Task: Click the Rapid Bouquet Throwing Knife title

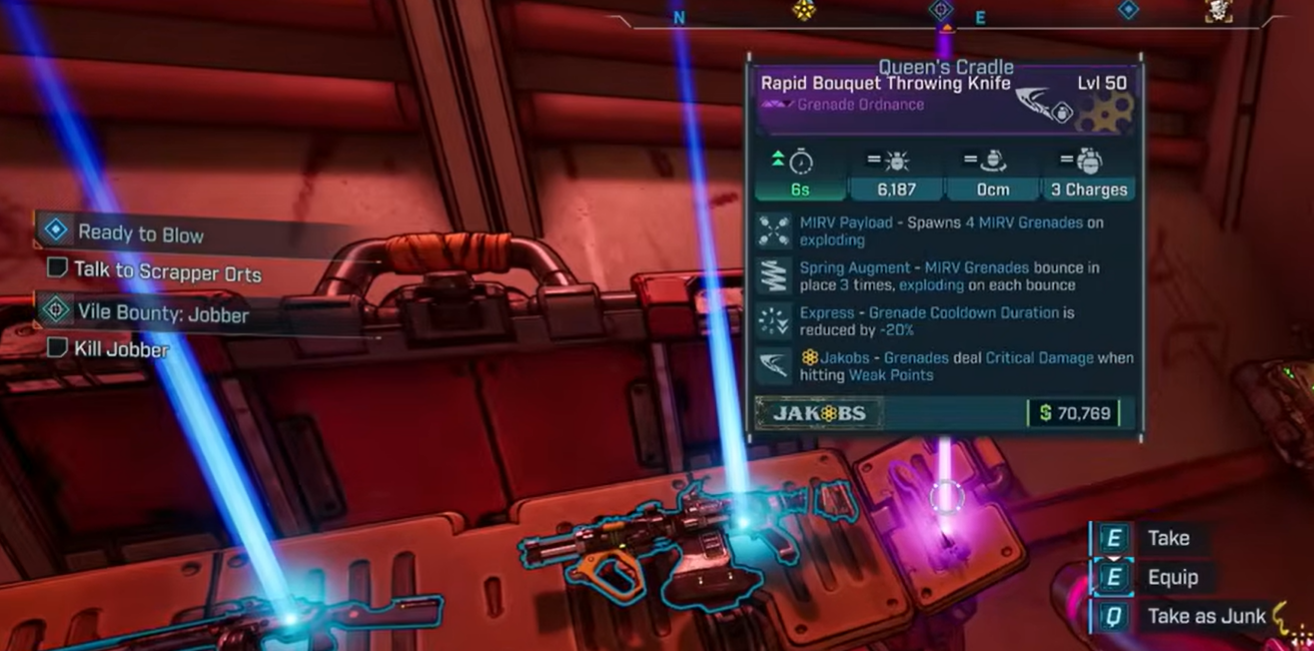Action: (885, 84)
